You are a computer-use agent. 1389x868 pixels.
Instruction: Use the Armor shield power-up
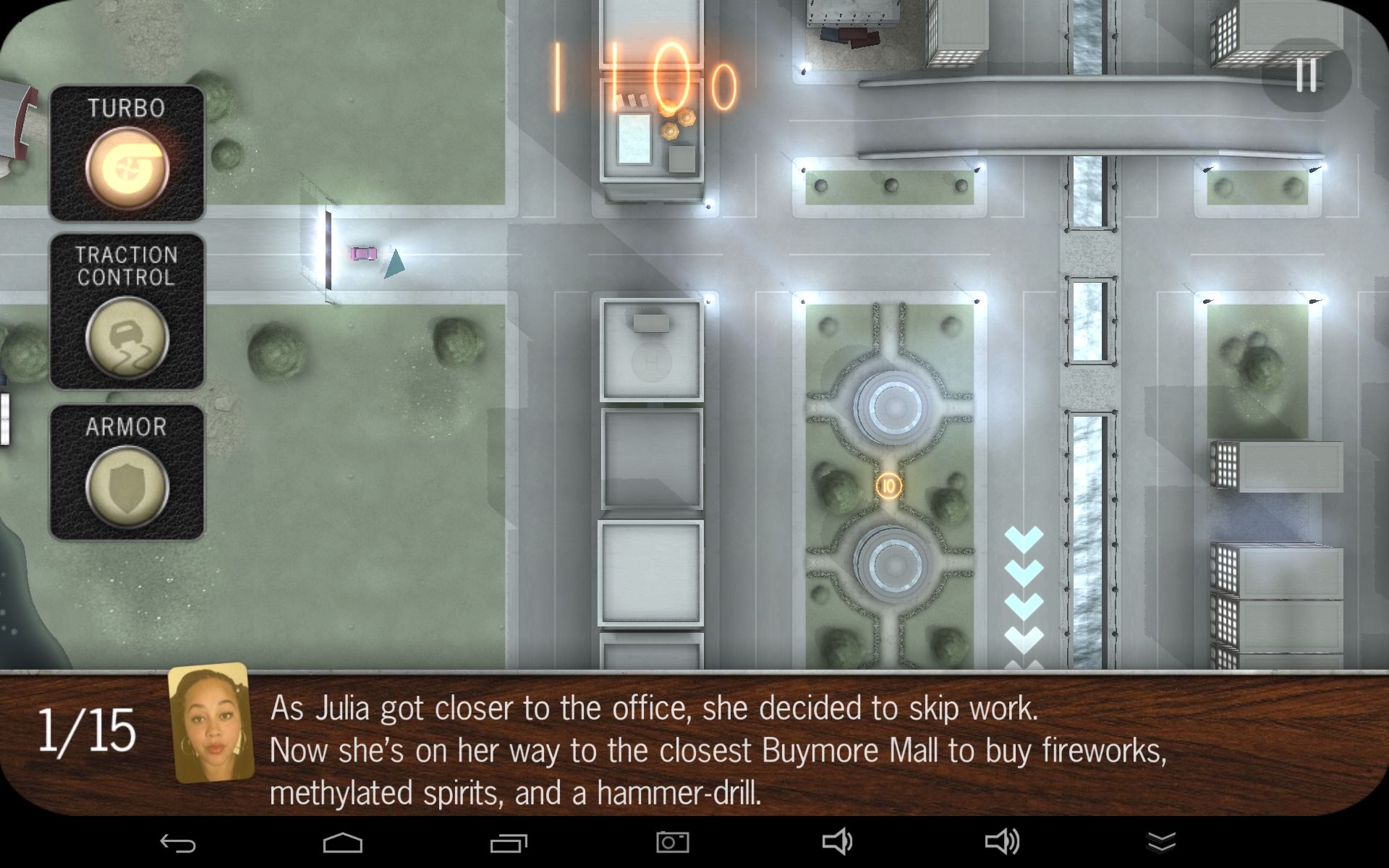(x=127, y=487)
